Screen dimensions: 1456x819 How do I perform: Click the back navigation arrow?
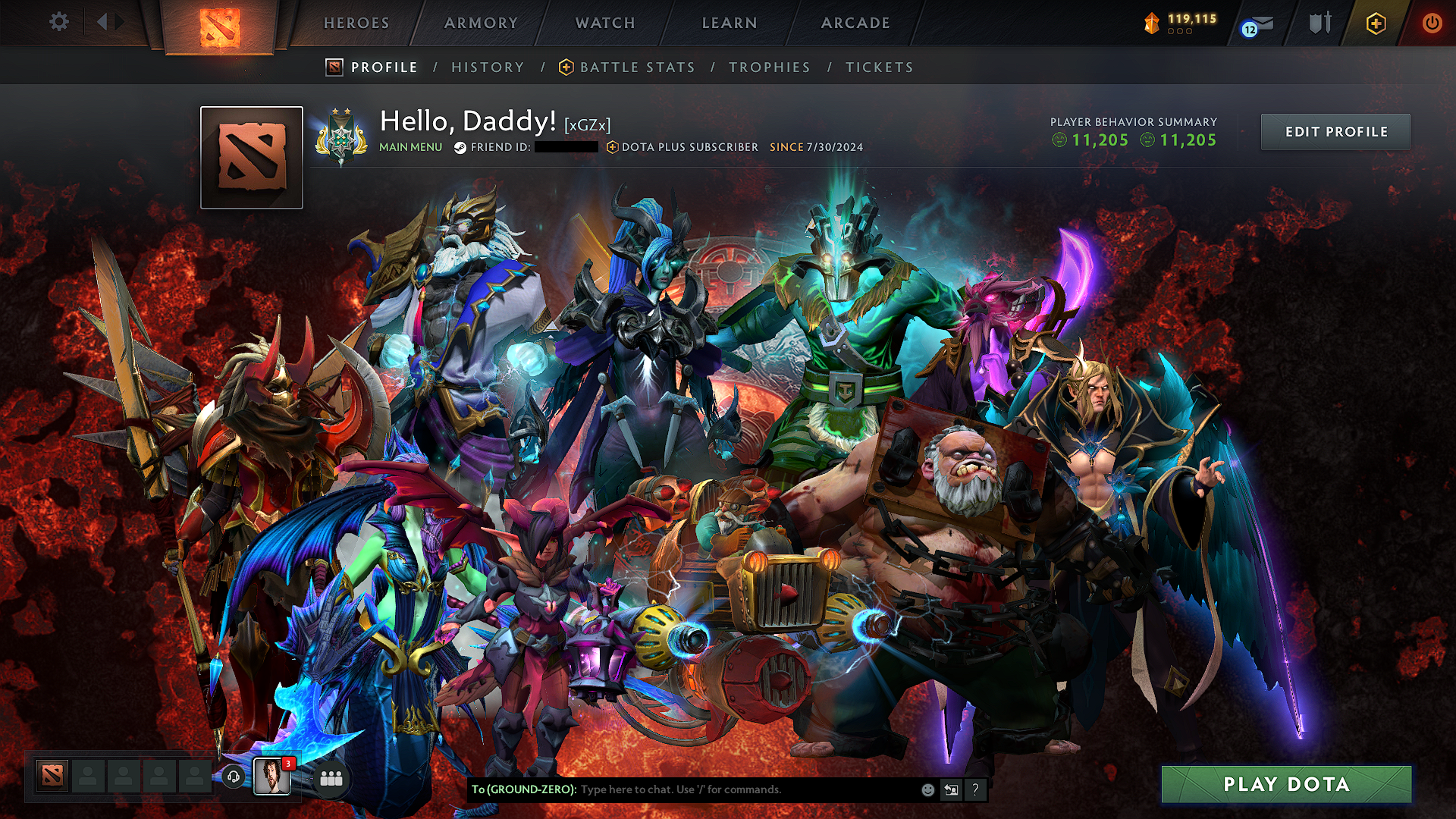[102, 22]
